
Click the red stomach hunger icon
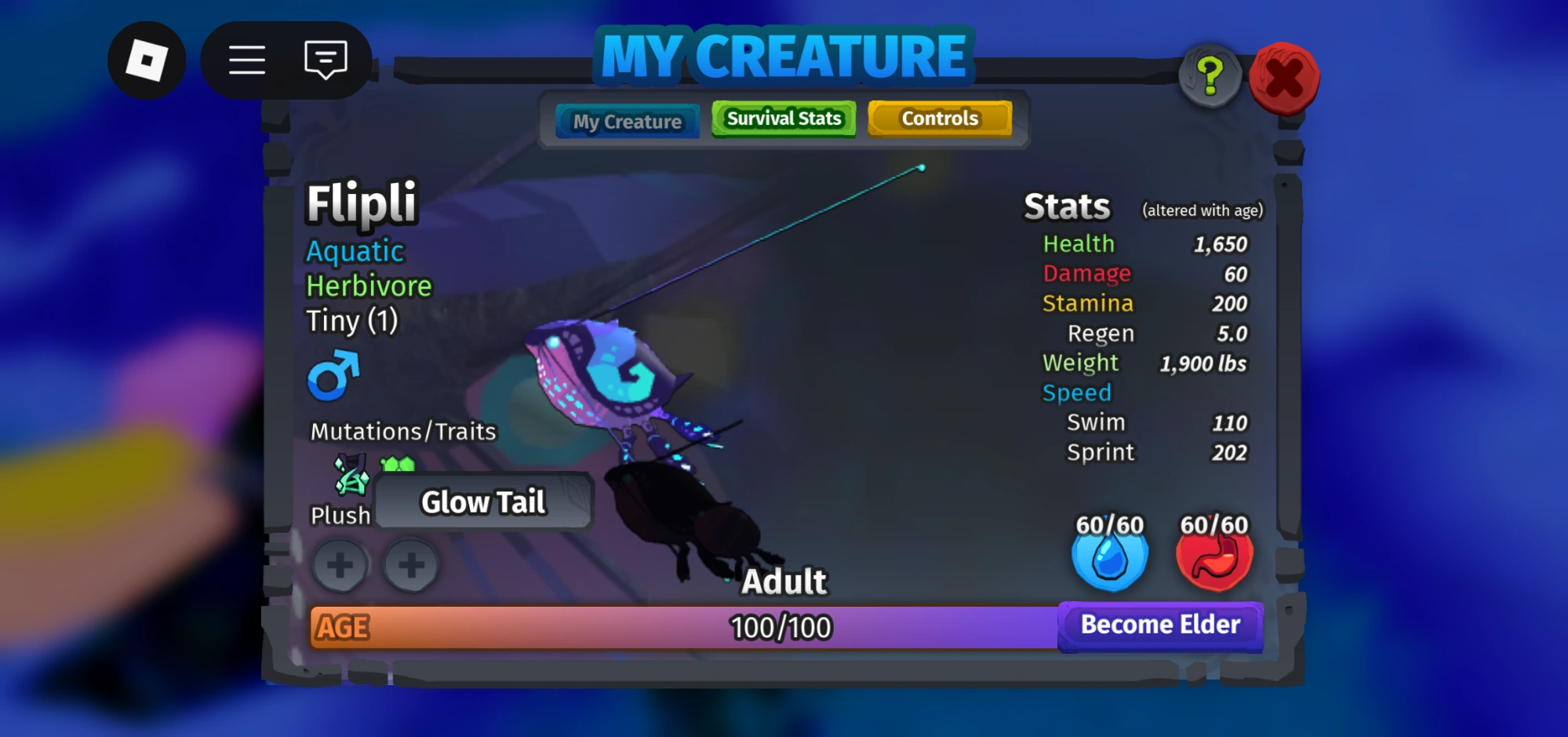[x=1213, y=557]
